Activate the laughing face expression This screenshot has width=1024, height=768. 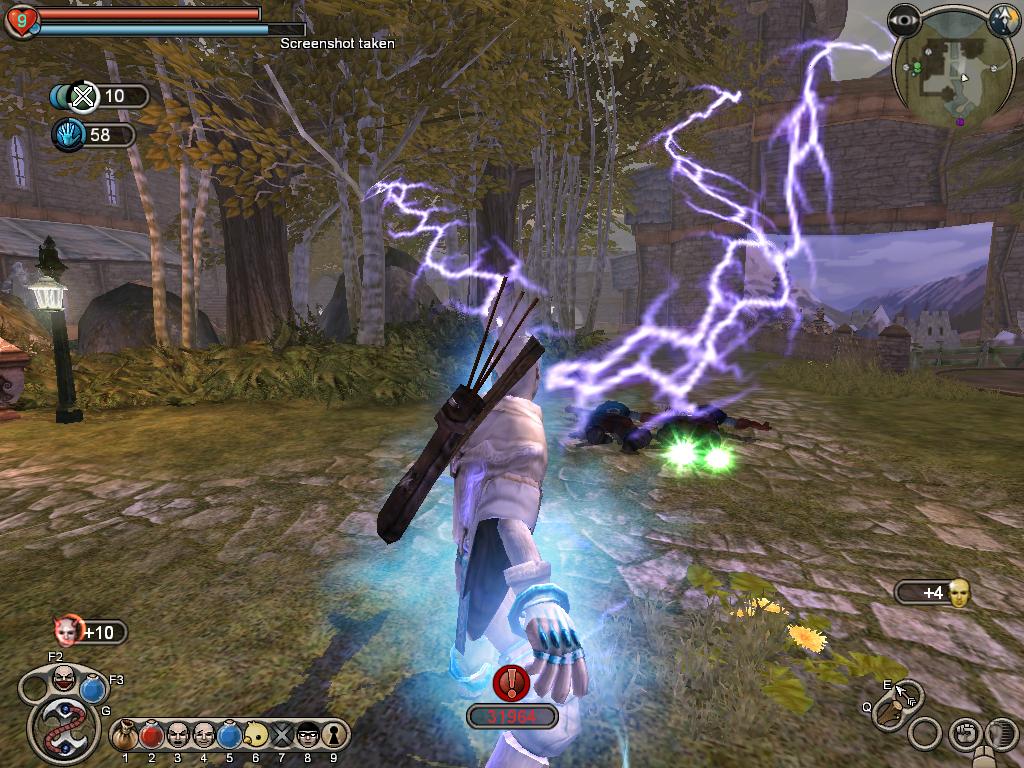[x=62, y=680]
